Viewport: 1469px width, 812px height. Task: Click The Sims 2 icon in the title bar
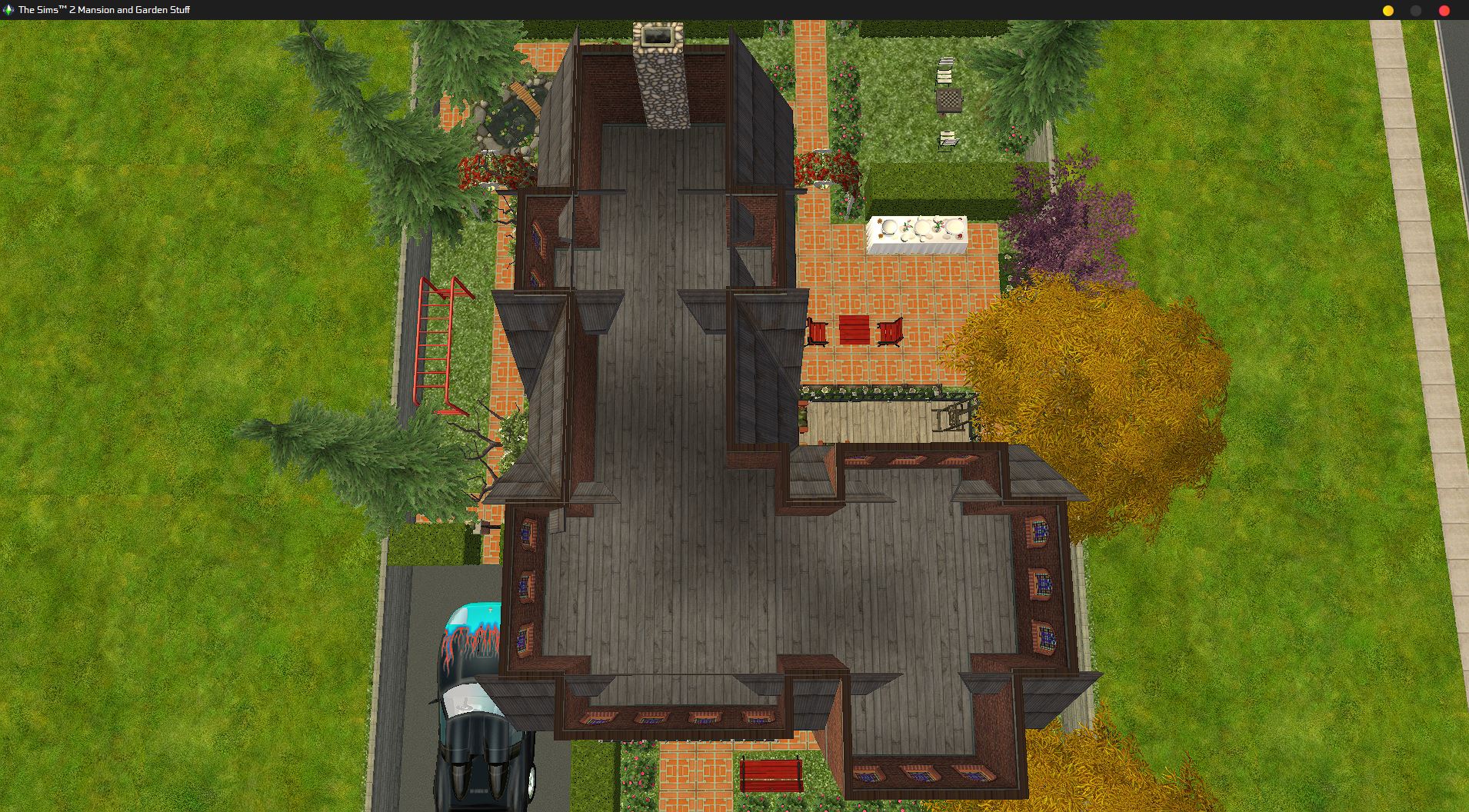8,10
